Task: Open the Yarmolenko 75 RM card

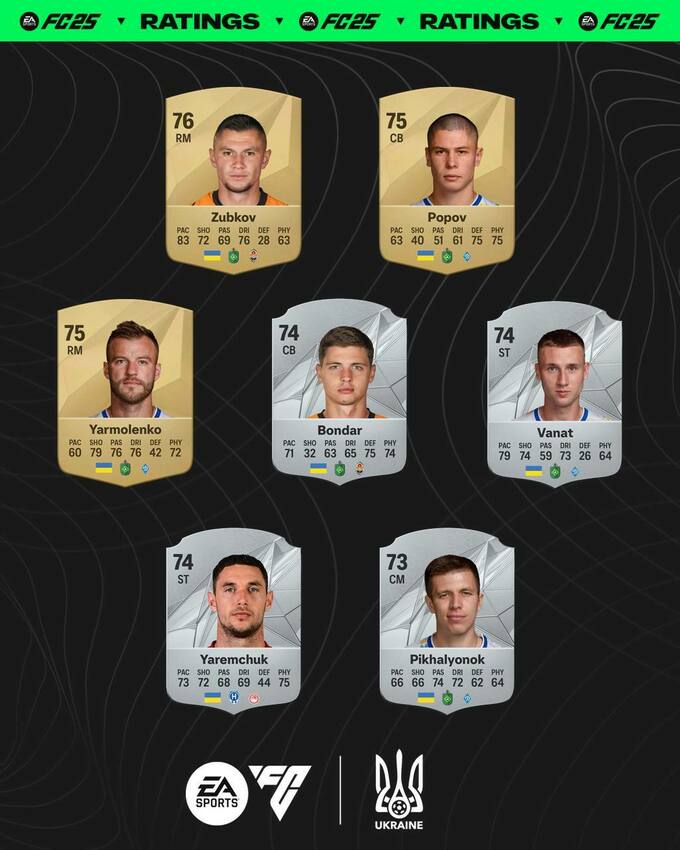Action: click(125, 392)
